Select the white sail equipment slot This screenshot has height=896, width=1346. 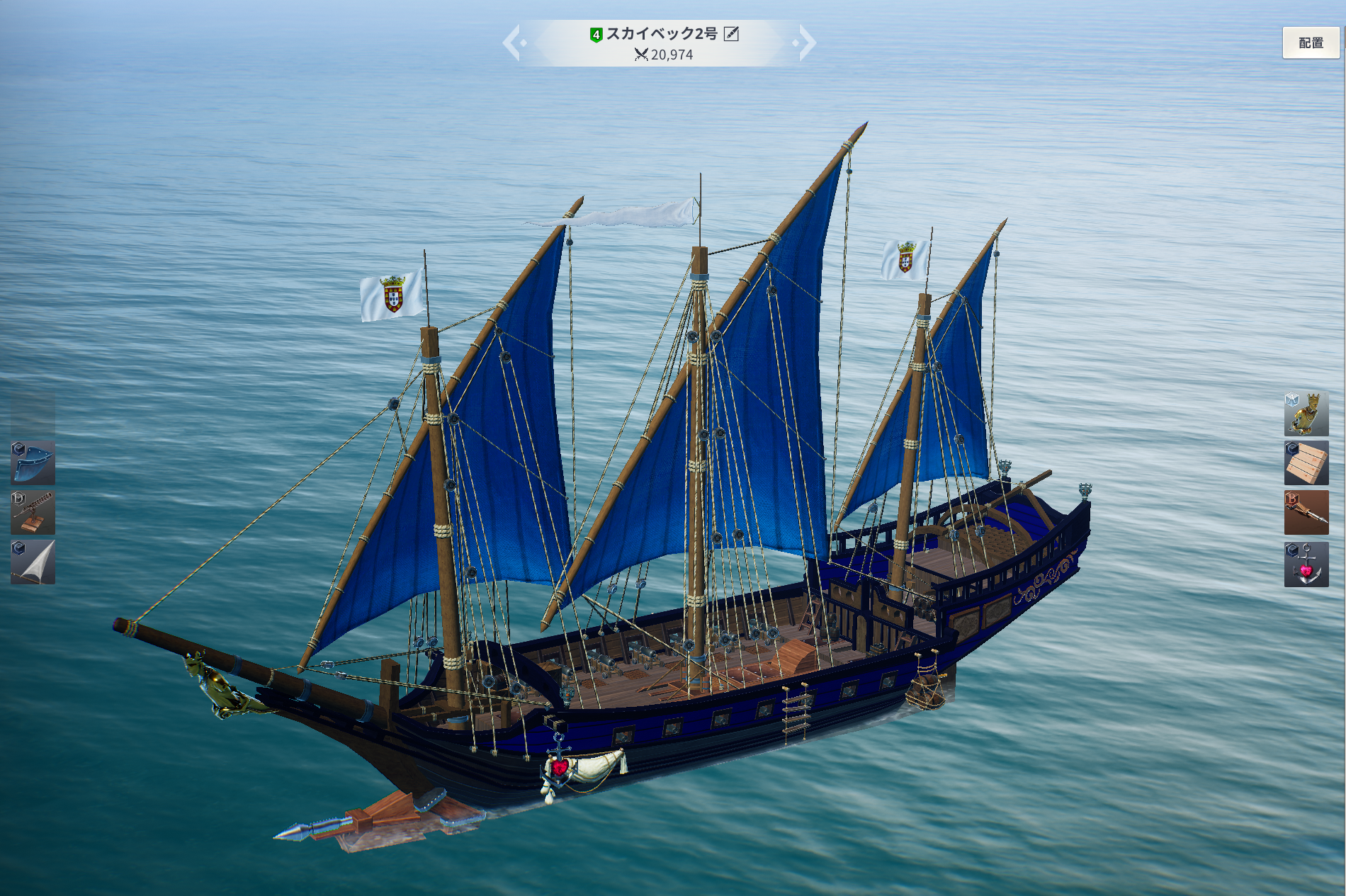pyautogui.click(x=33, y=562)
